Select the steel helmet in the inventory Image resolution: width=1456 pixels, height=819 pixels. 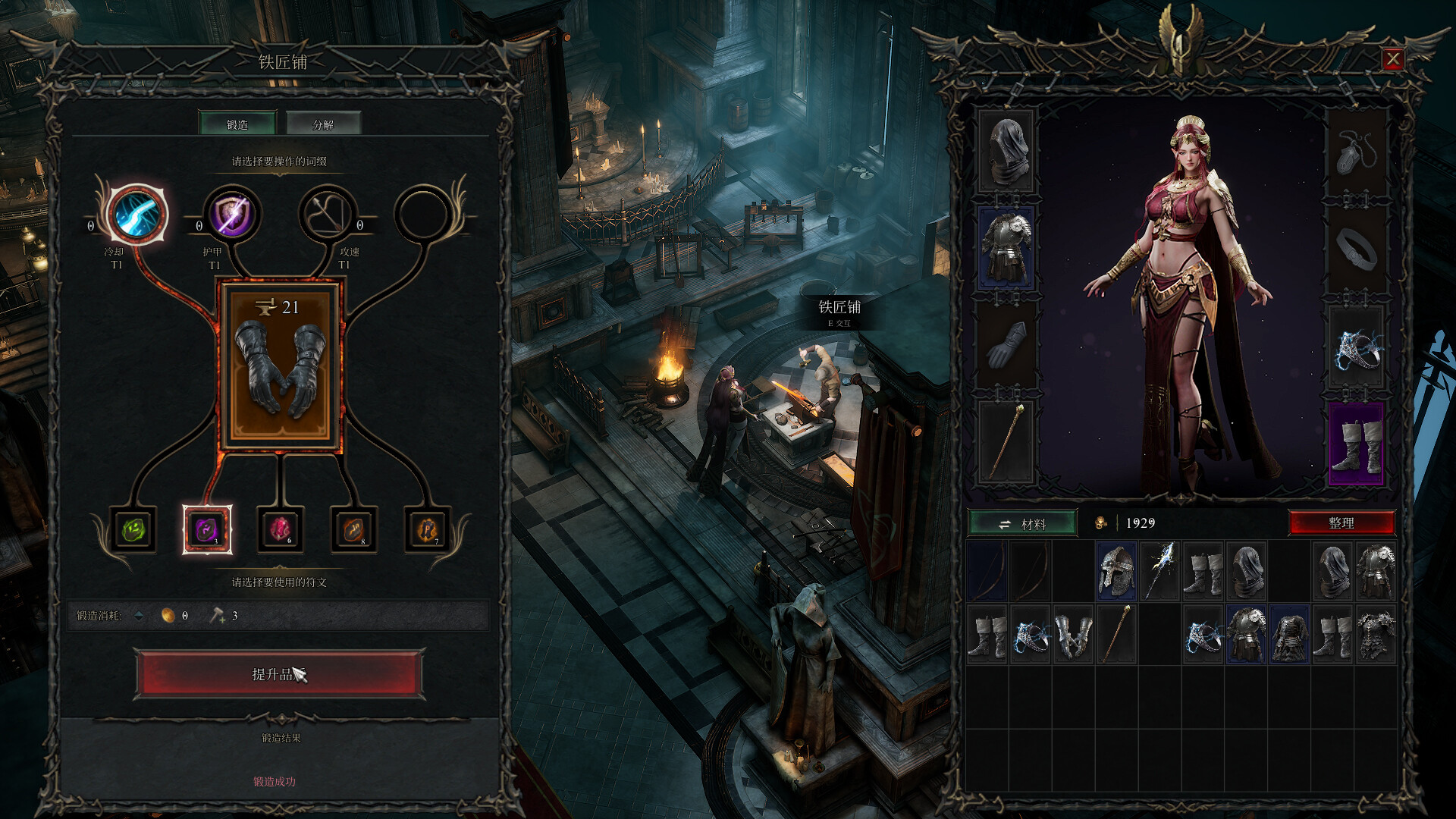click(x=1116, y=570)
